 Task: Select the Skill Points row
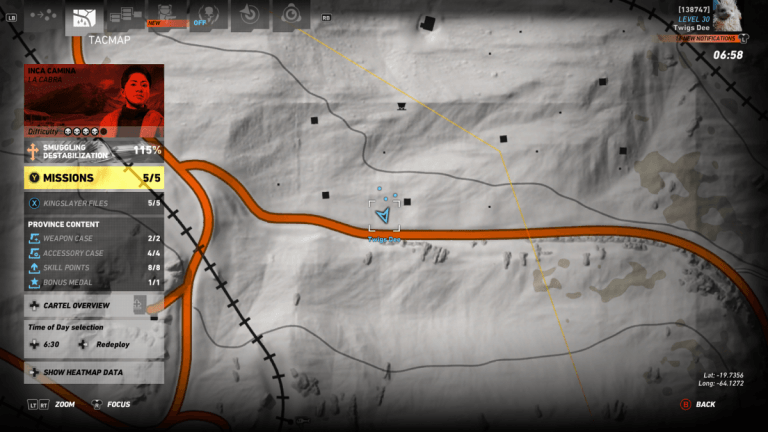pos(94,268)
